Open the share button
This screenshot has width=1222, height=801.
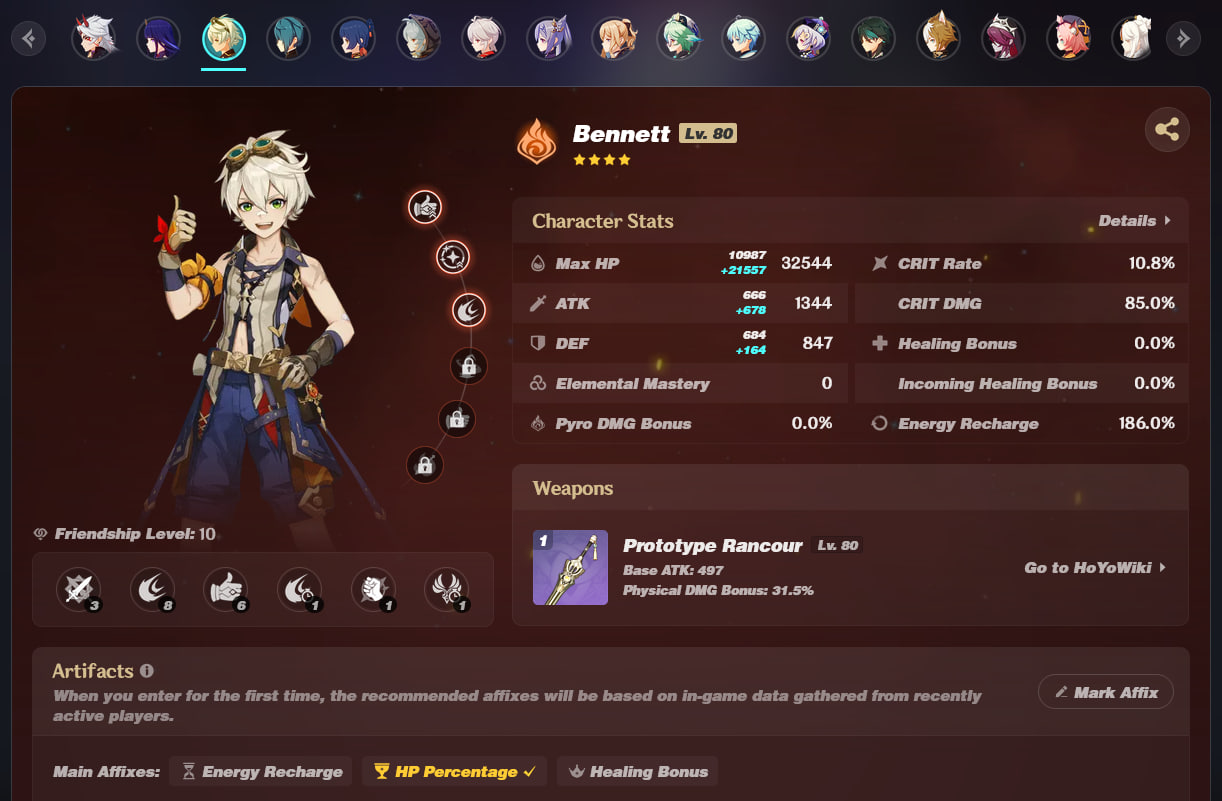coord(1167,130)
